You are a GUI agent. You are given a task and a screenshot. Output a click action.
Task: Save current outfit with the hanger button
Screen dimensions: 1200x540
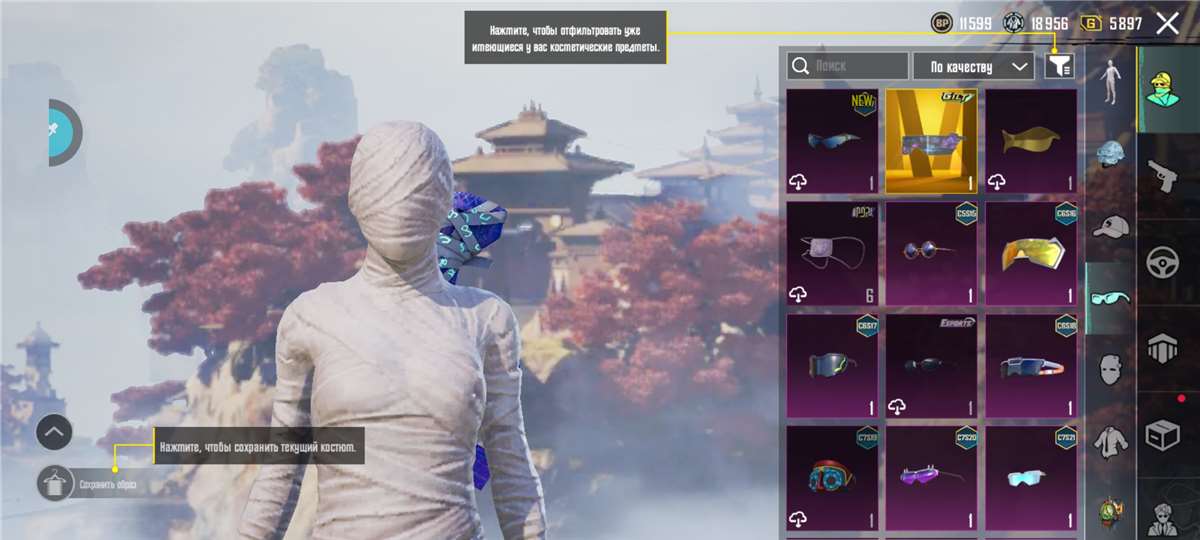pos(55,484)
